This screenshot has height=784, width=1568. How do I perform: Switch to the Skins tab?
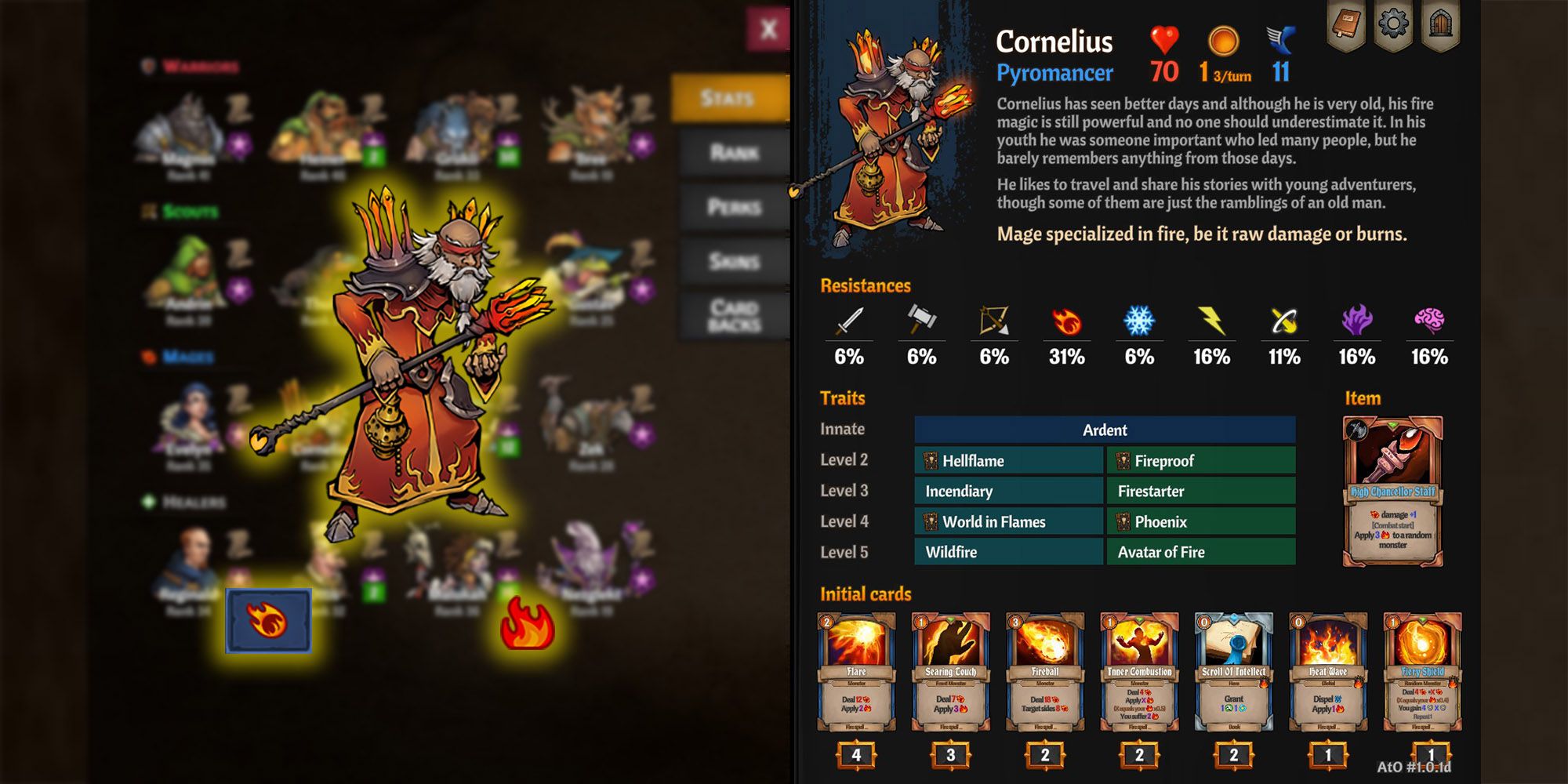tap(734, 261)
